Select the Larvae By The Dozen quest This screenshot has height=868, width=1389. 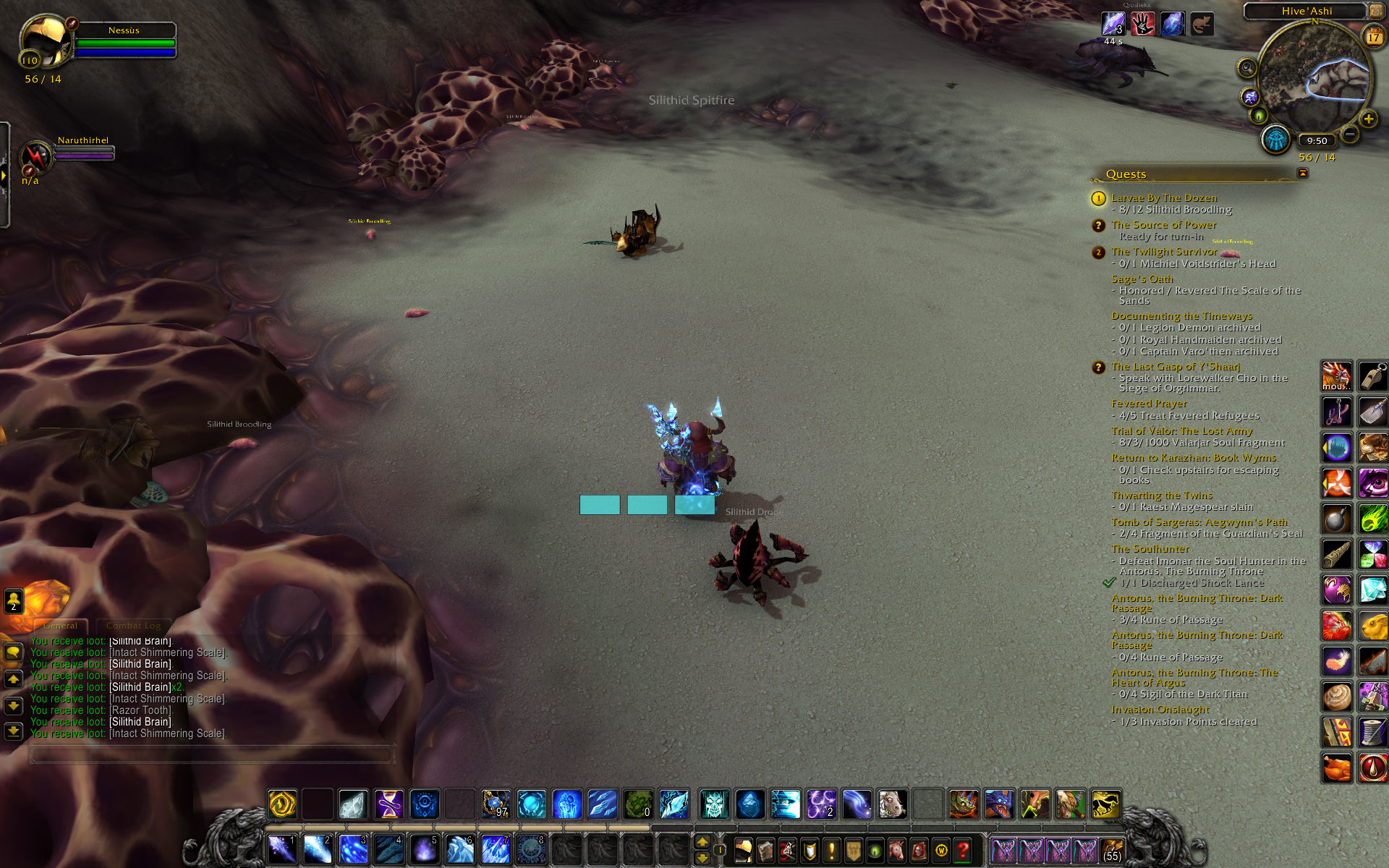[1163, 197]
